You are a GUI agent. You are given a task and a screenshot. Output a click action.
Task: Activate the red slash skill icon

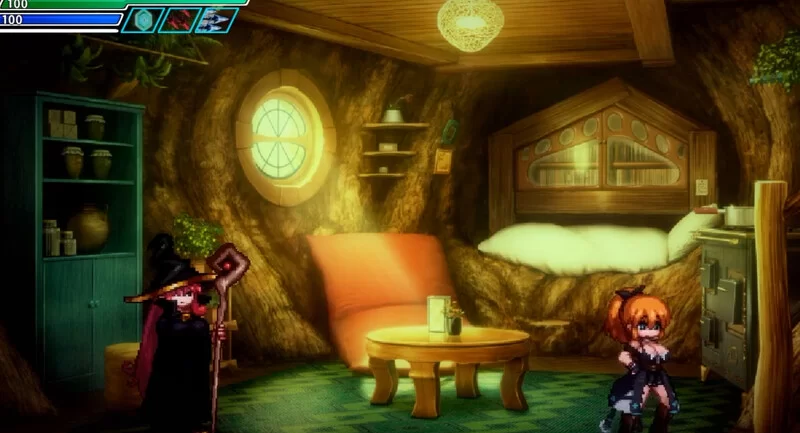[x=178, y=20]
